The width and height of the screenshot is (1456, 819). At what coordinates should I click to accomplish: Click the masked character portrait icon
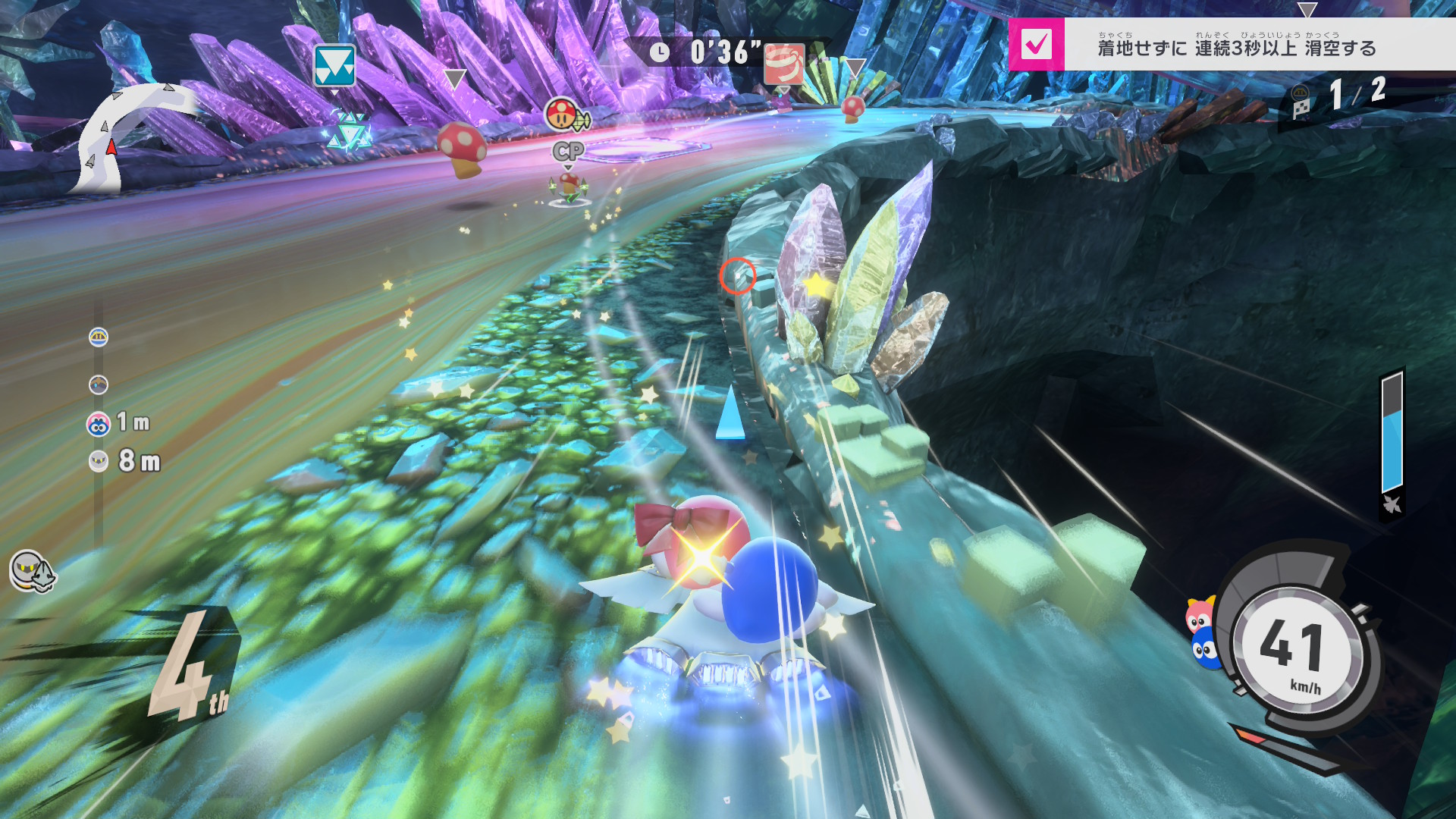click(32, 571)
